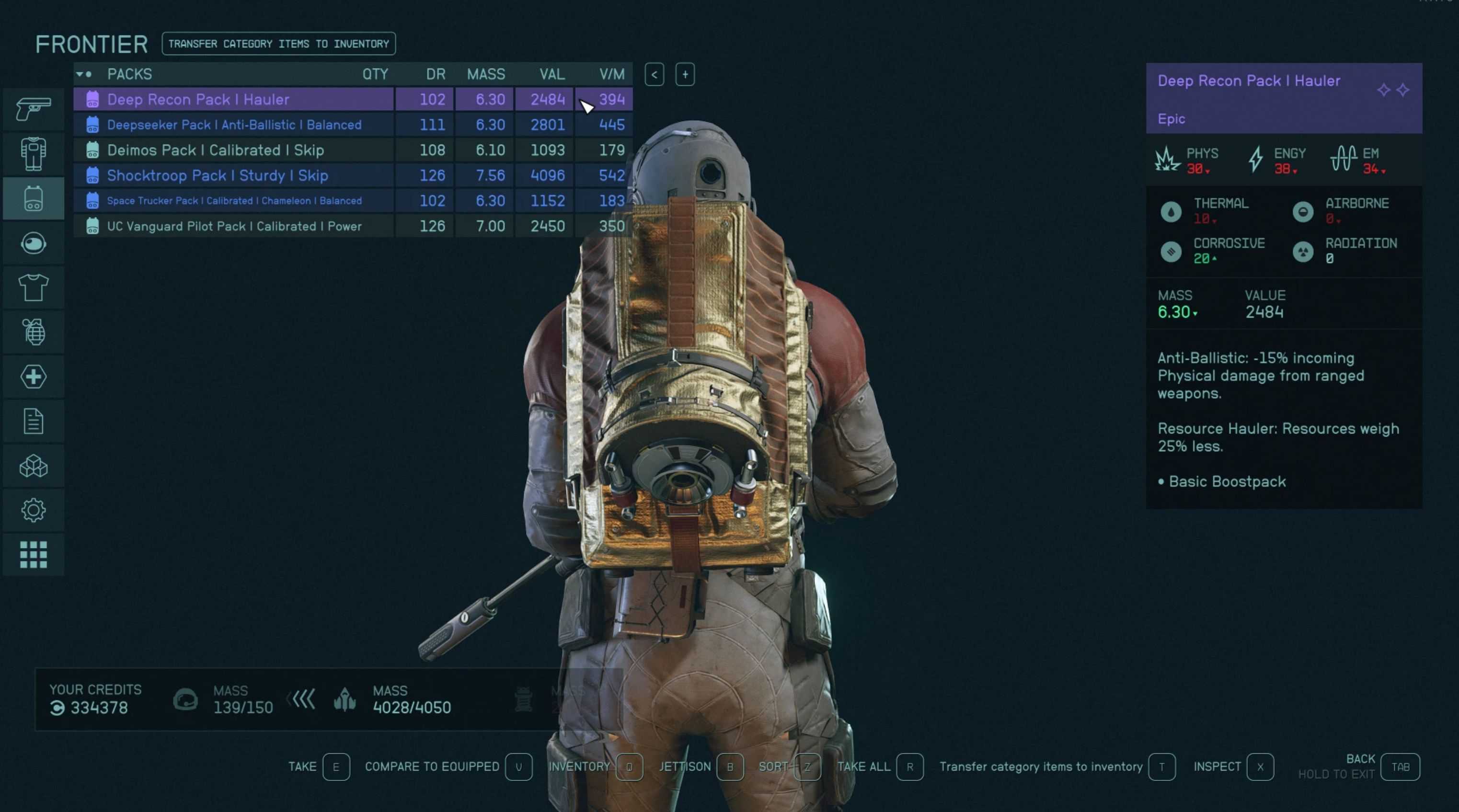Select the Space Trucker Pack row
Screen dimensions: 1459x812
point(233,201)
